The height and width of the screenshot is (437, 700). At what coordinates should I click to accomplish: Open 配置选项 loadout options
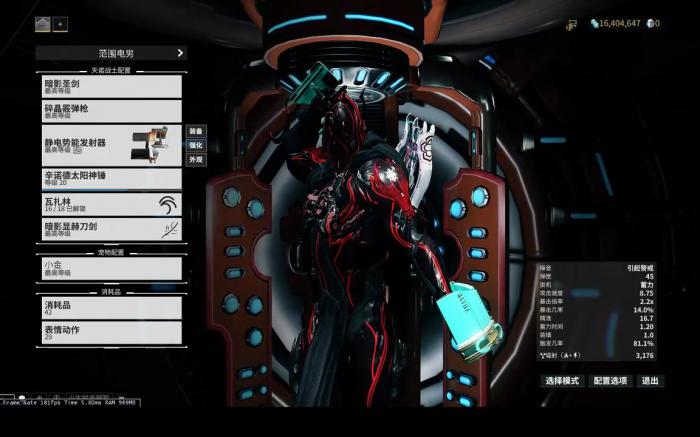point(609,381)
